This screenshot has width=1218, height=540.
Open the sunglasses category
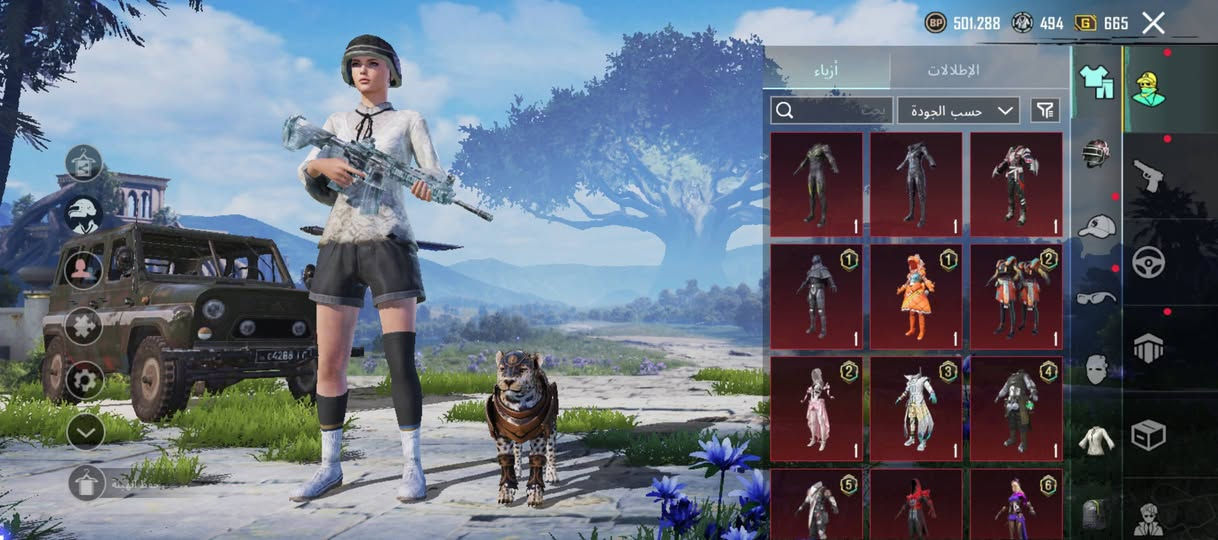(1096, 297)
